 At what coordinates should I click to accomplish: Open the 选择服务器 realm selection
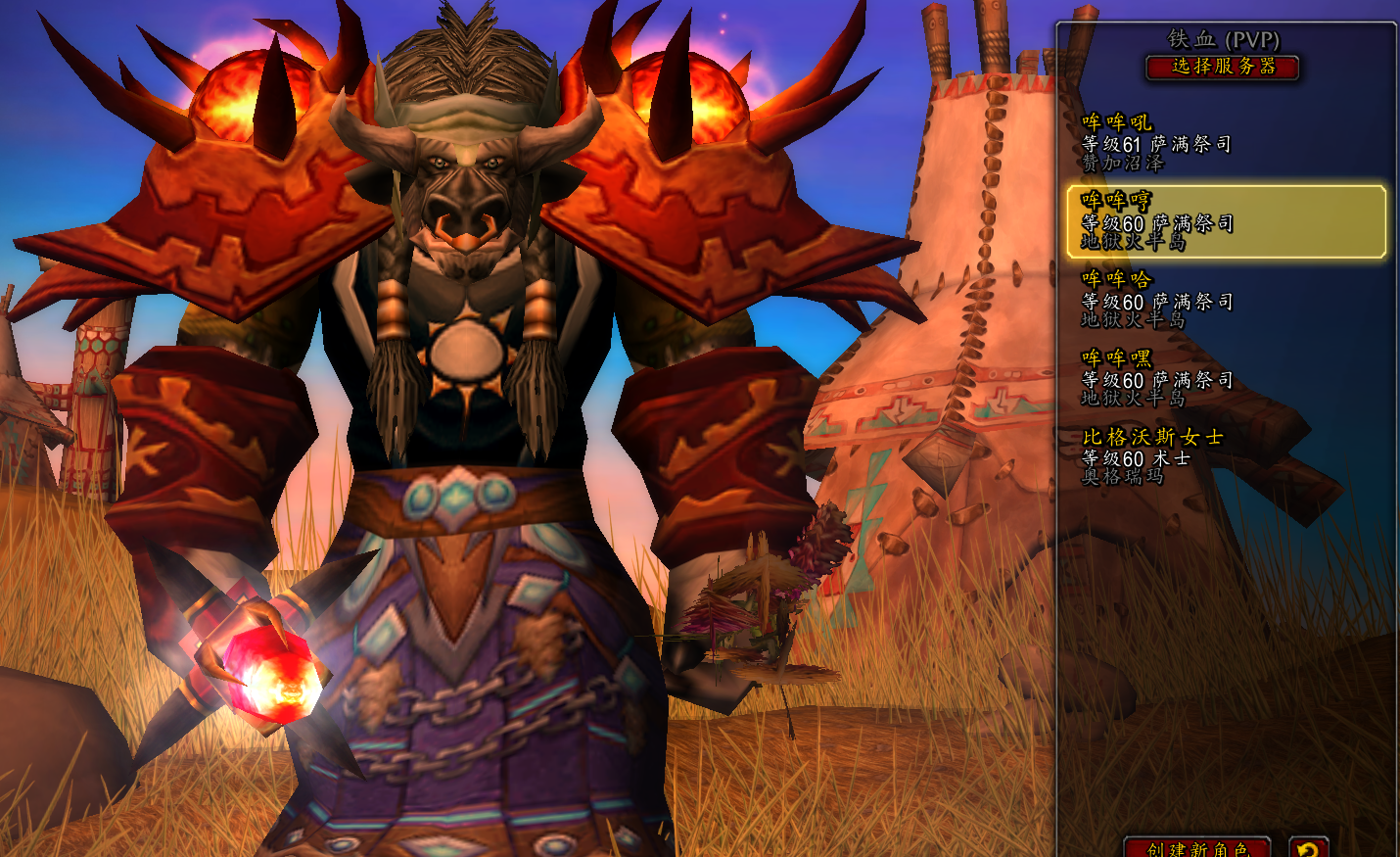[x=1223, y=67]
